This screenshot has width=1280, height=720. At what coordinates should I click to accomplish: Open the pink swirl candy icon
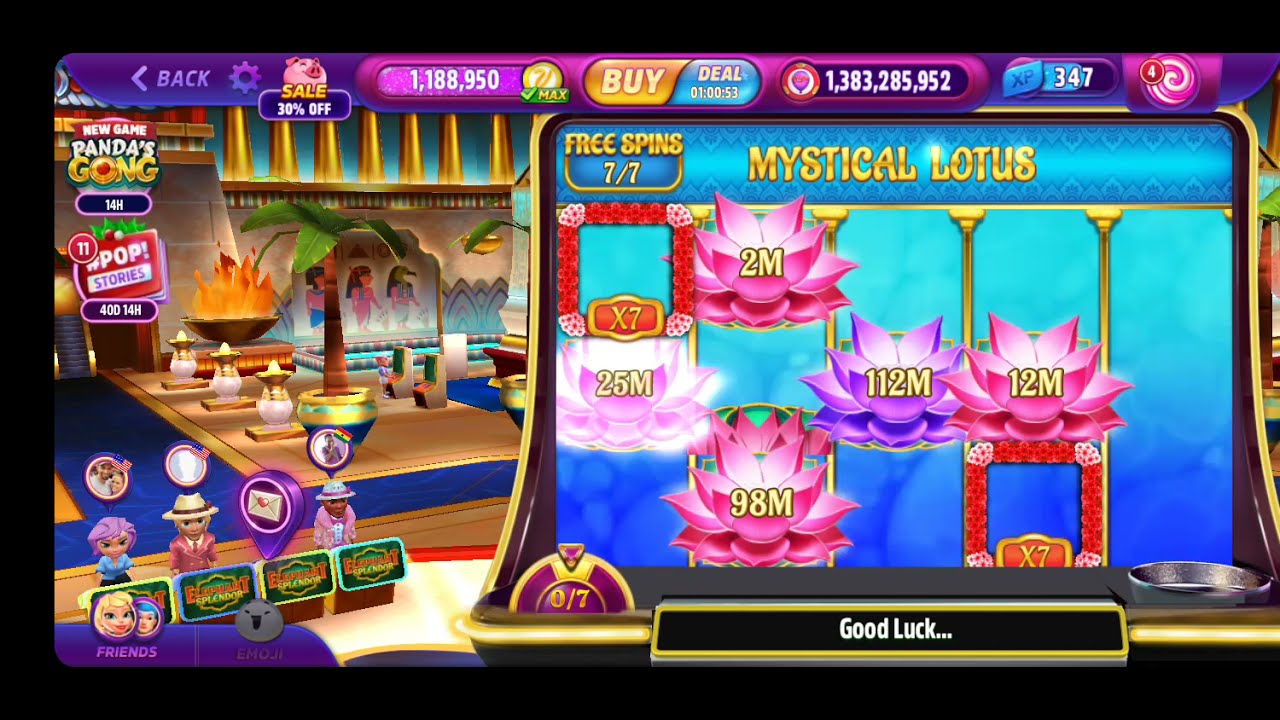[x=1168, y=80]
